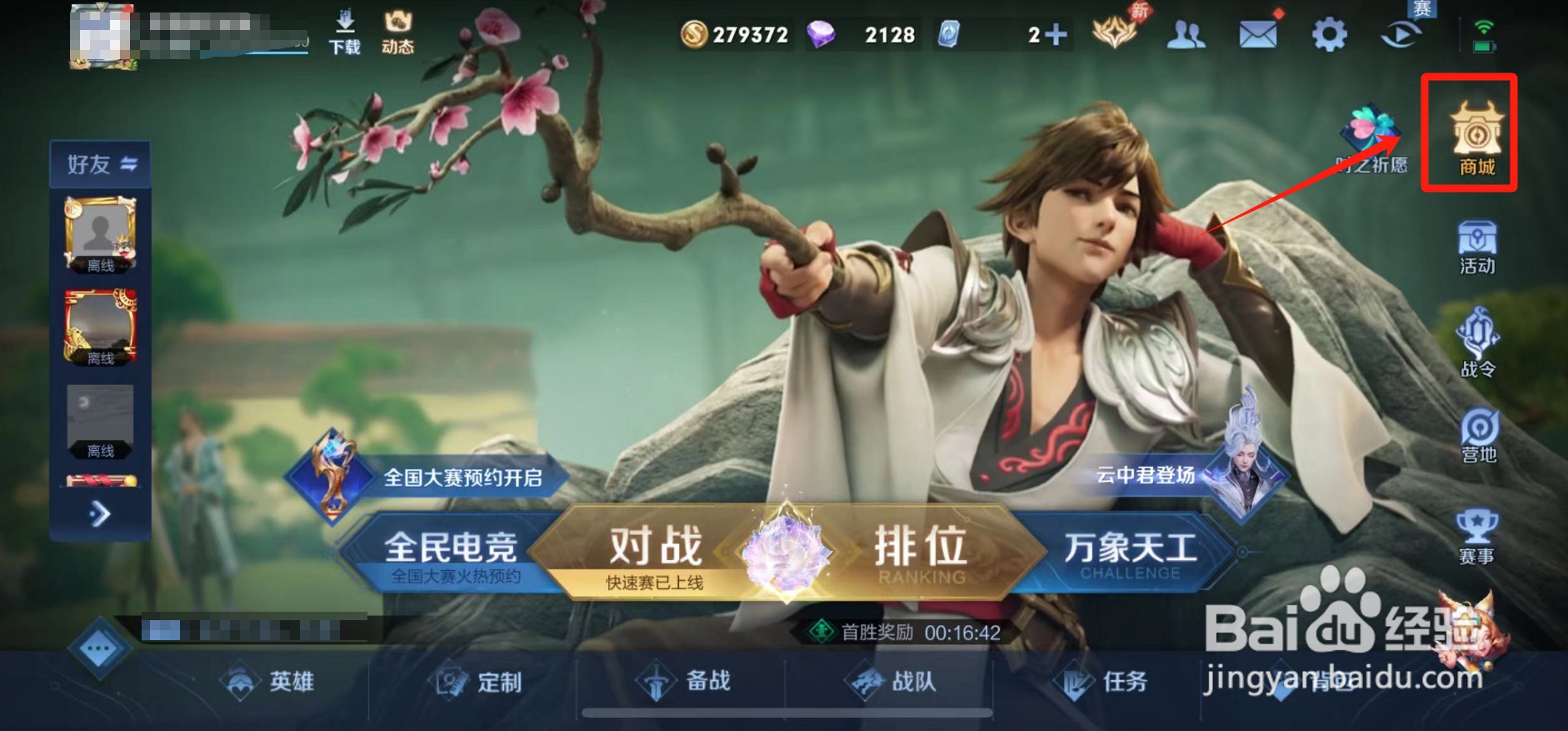The width and height of the screenshot is (1568, 731).
Task: Open the game settings gear
Action: pos(1329,33)
